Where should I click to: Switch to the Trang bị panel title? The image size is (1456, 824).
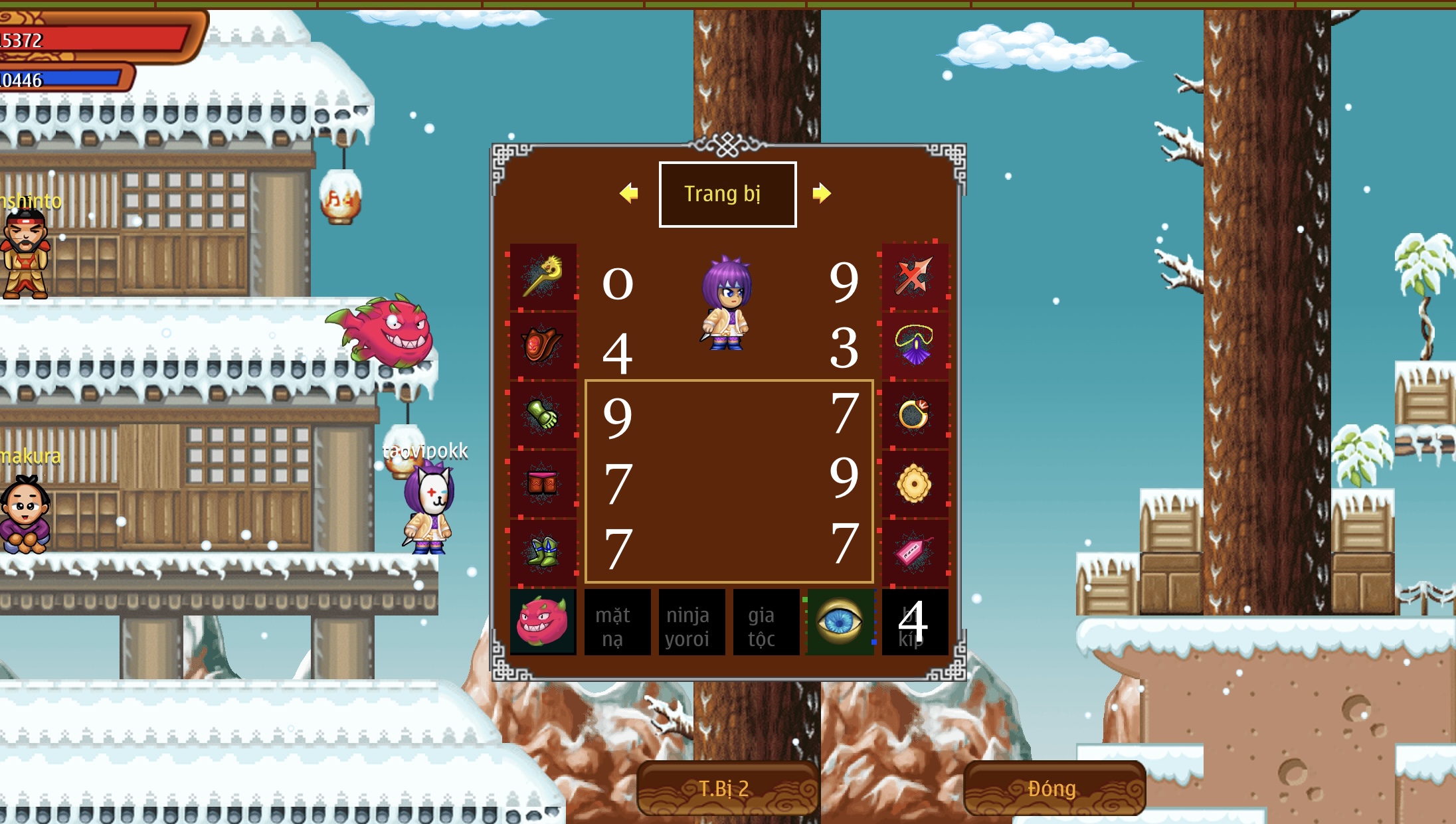[727, 194]
